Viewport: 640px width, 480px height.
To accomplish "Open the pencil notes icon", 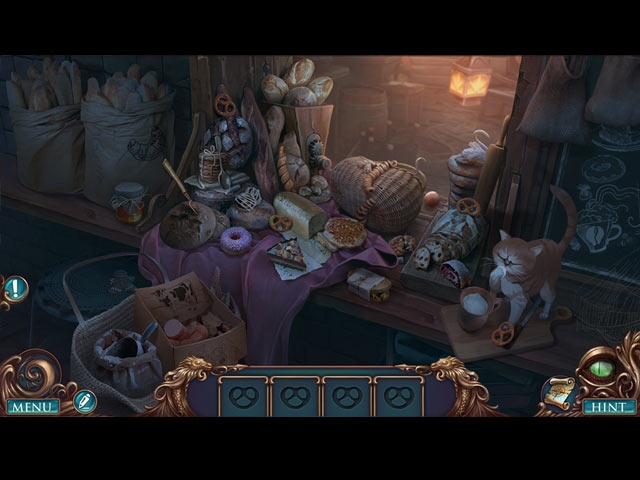I will click(85, 401).
